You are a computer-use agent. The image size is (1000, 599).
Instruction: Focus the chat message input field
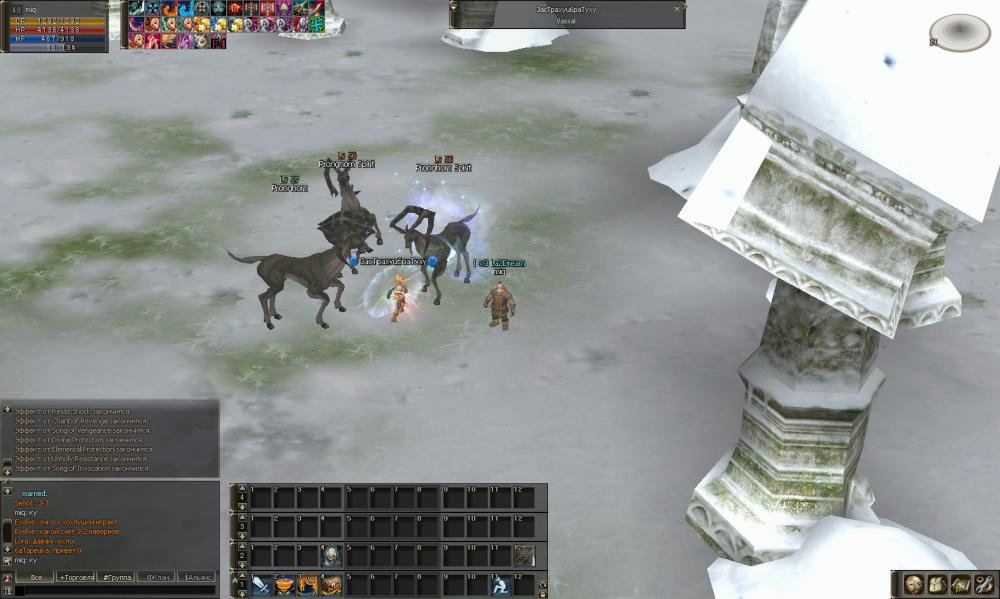tap(110, 591)
